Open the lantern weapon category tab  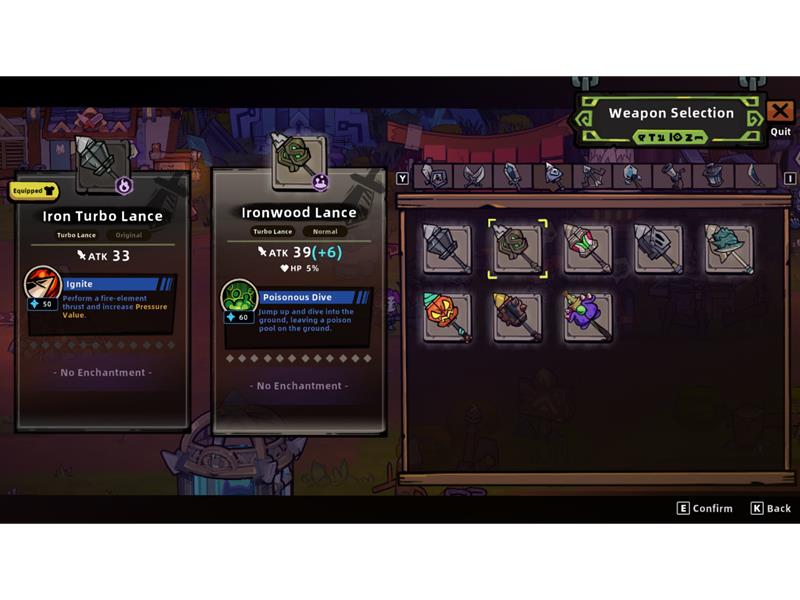(712, 177)
